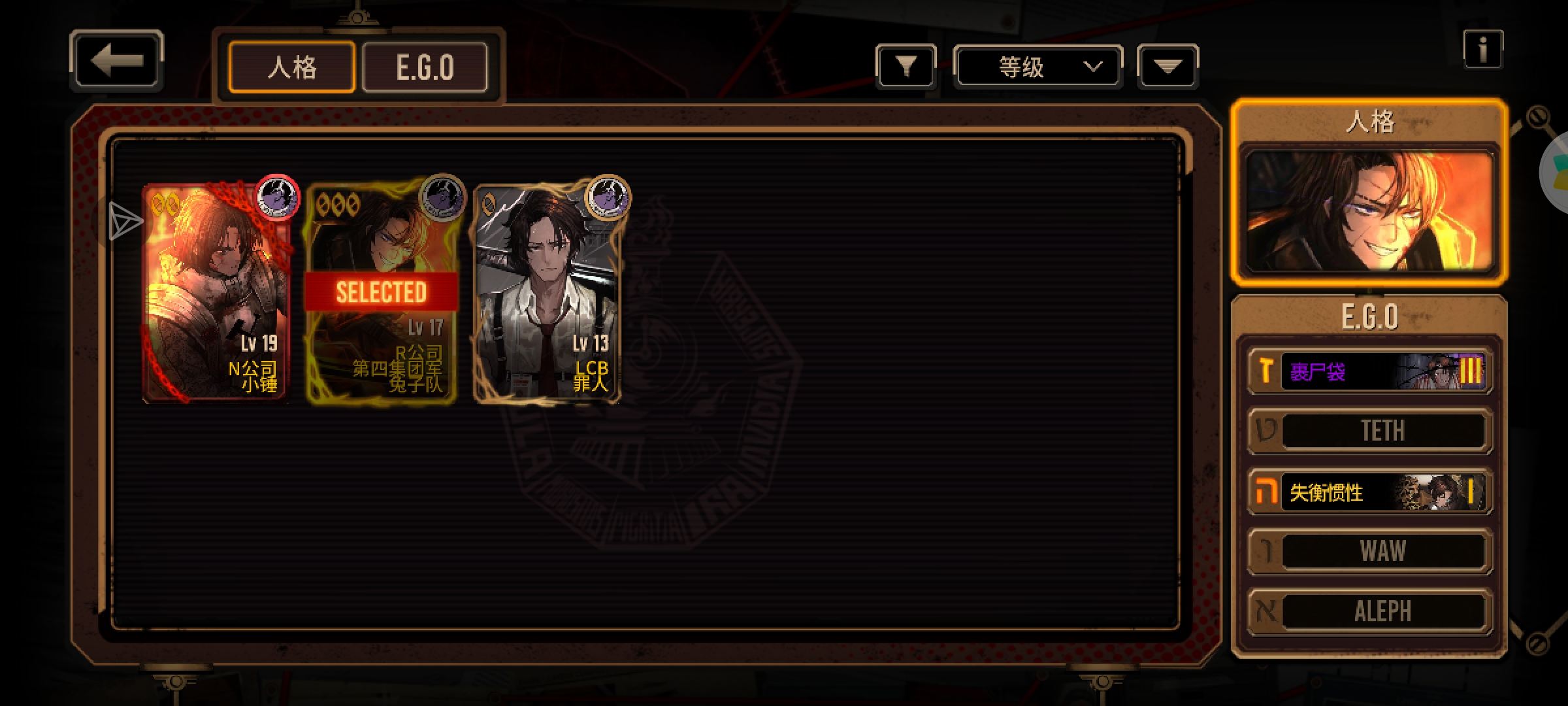Select the 失衡惯性 HE E.G.O slot
The height and width of the screenshot is (706, 1568).
1370,492
